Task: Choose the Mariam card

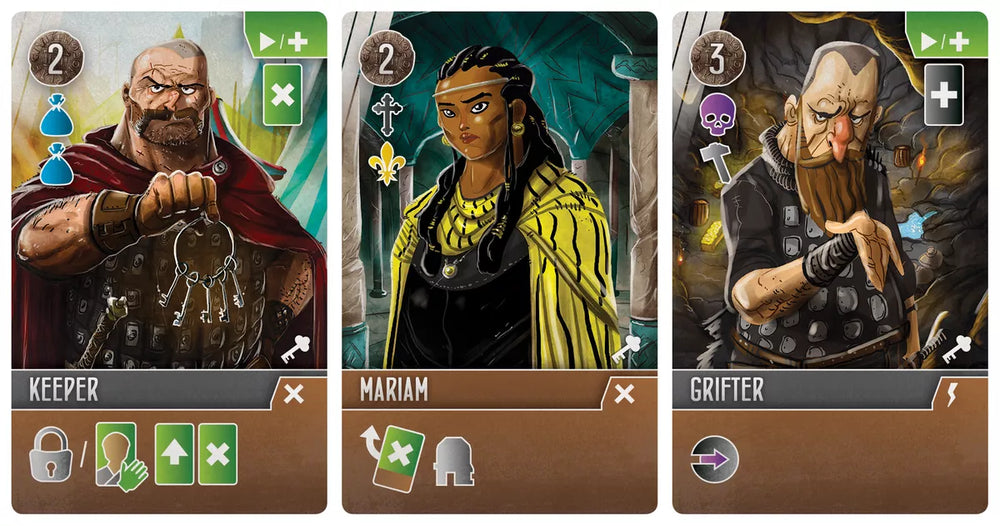Action: 499,262
